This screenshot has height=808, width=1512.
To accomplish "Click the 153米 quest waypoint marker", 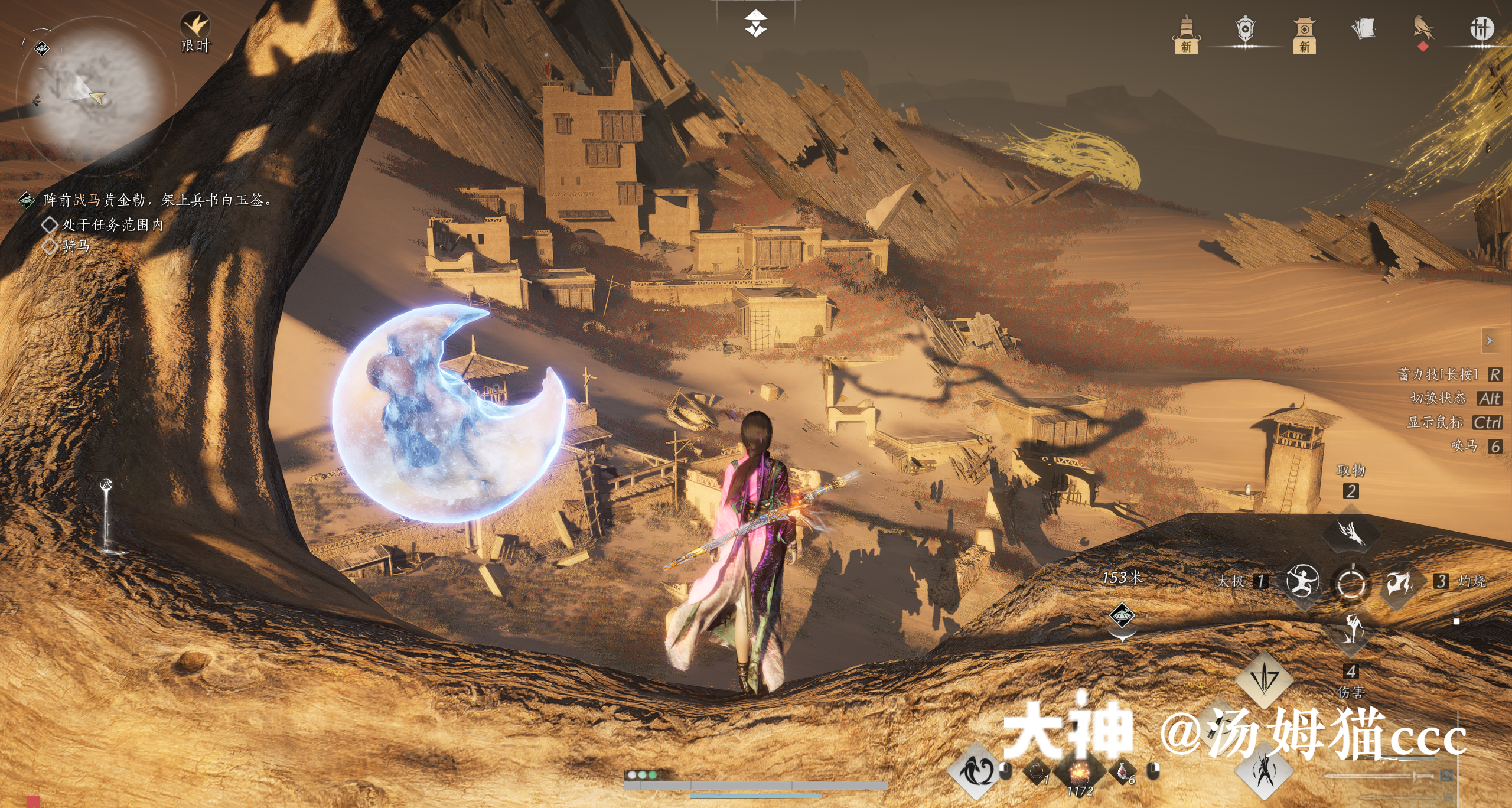I will tap(1122, 617).
